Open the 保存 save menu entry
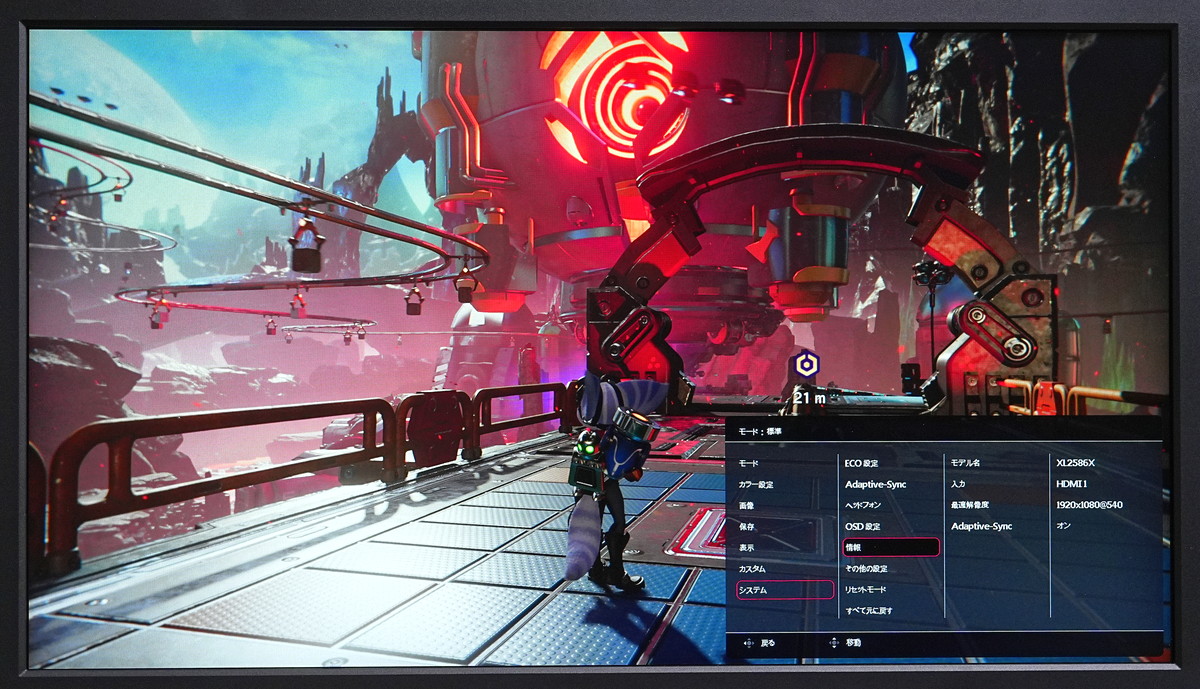Image resolution: width=1200 pixels, height=689 pixels. pos(747,527)
